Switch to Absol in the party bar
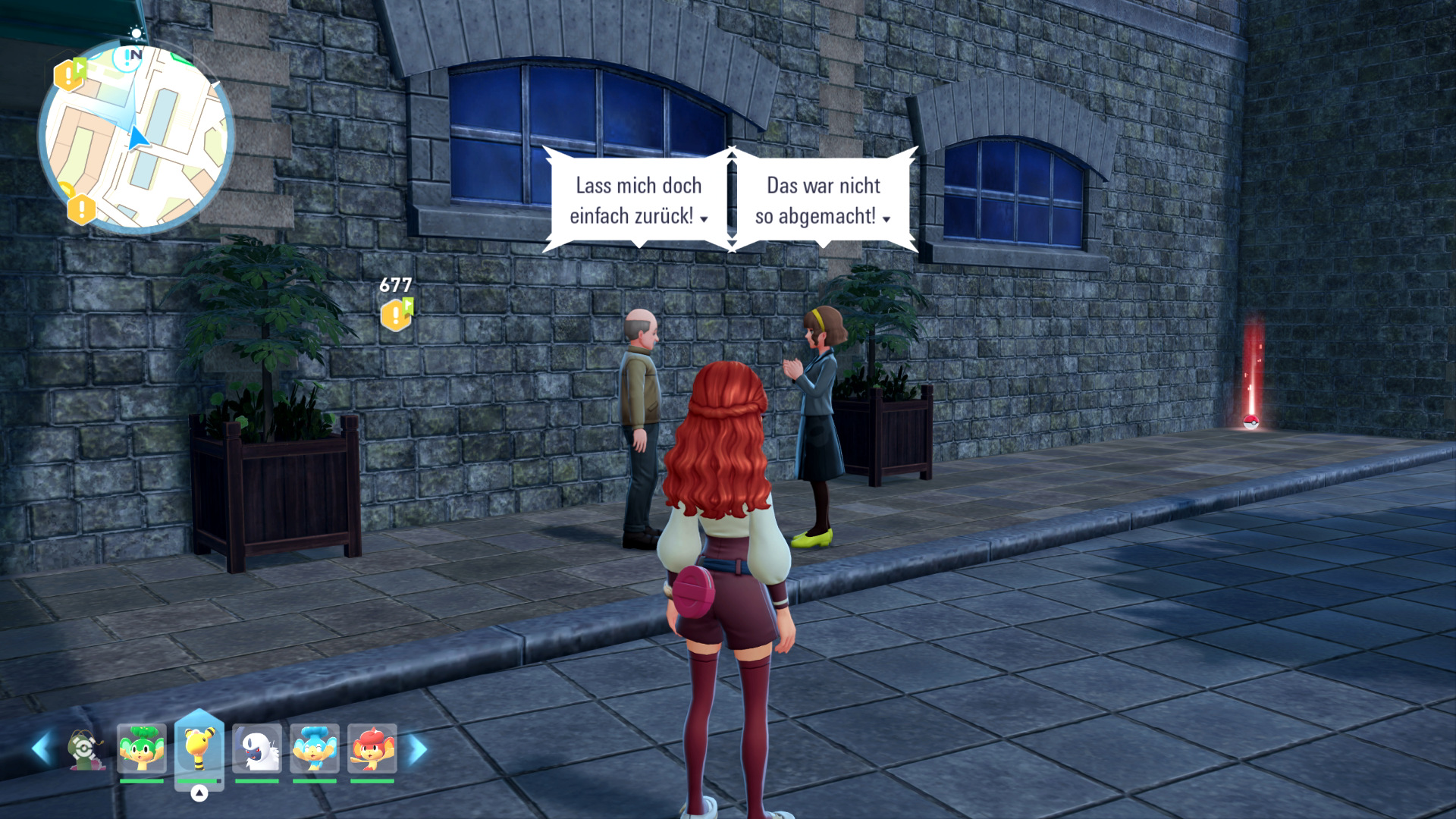The width and height of the screenshot is (1456, 819). pyautogui.click(x=257, y=748)
